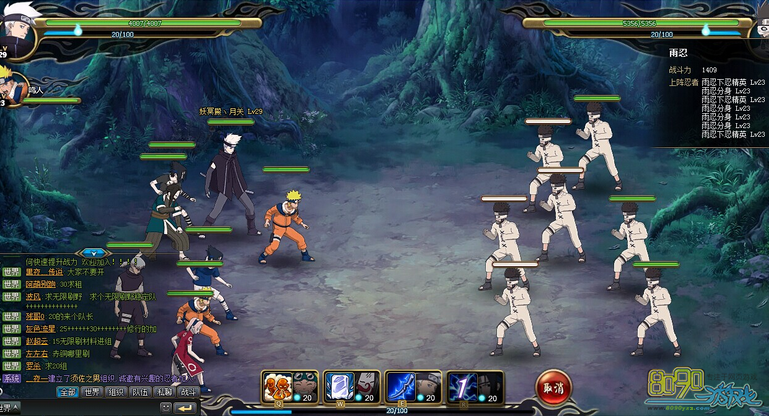This screenshot has height=416, width=769.
Task: Collapse the chat panel with the arrow toggle
Action: [x=93, y=252]
